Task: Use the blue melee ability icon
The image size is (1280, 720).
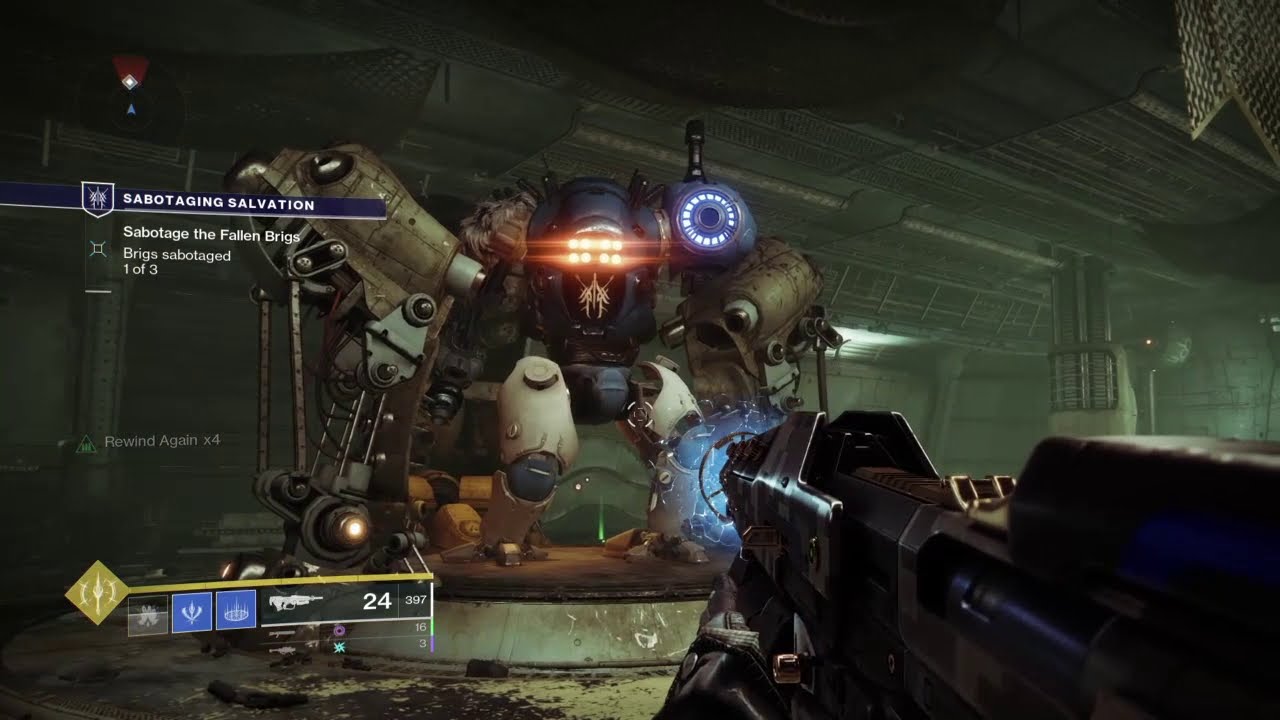Action: (x=192, y=611)
